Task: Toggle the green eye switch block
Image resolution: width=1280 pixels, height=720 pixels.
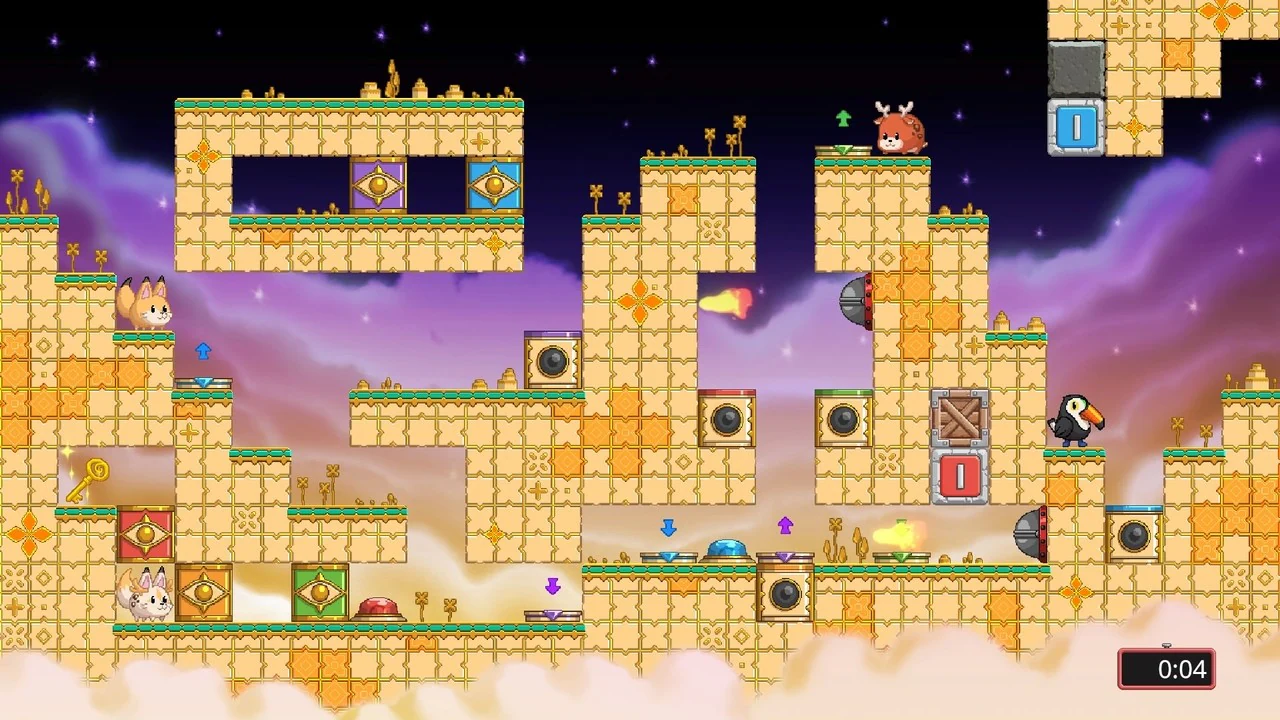Action: click(320, 592)
